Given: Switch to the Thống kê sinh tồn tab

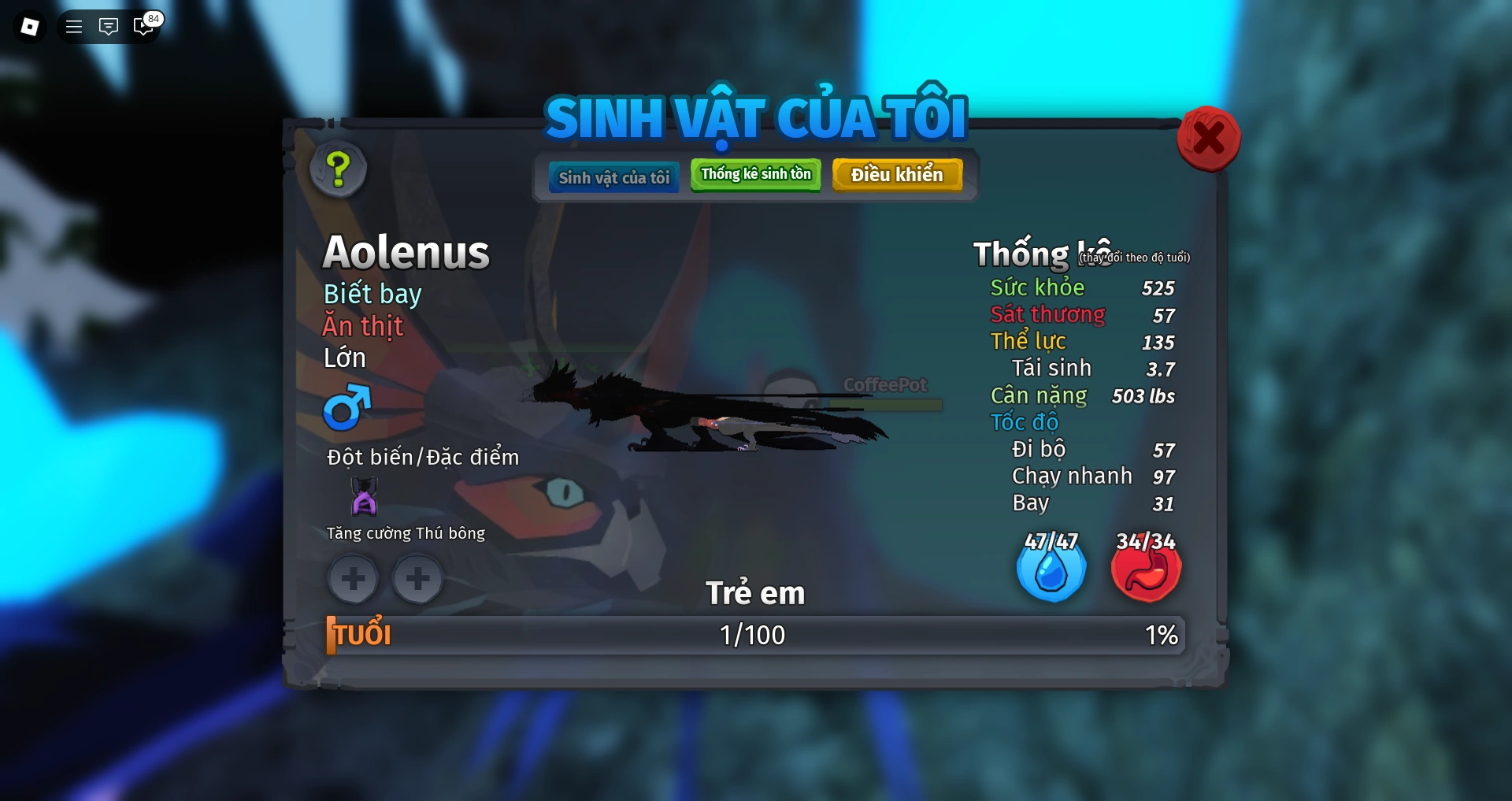Looking at the screenshot, I should 754,175.
